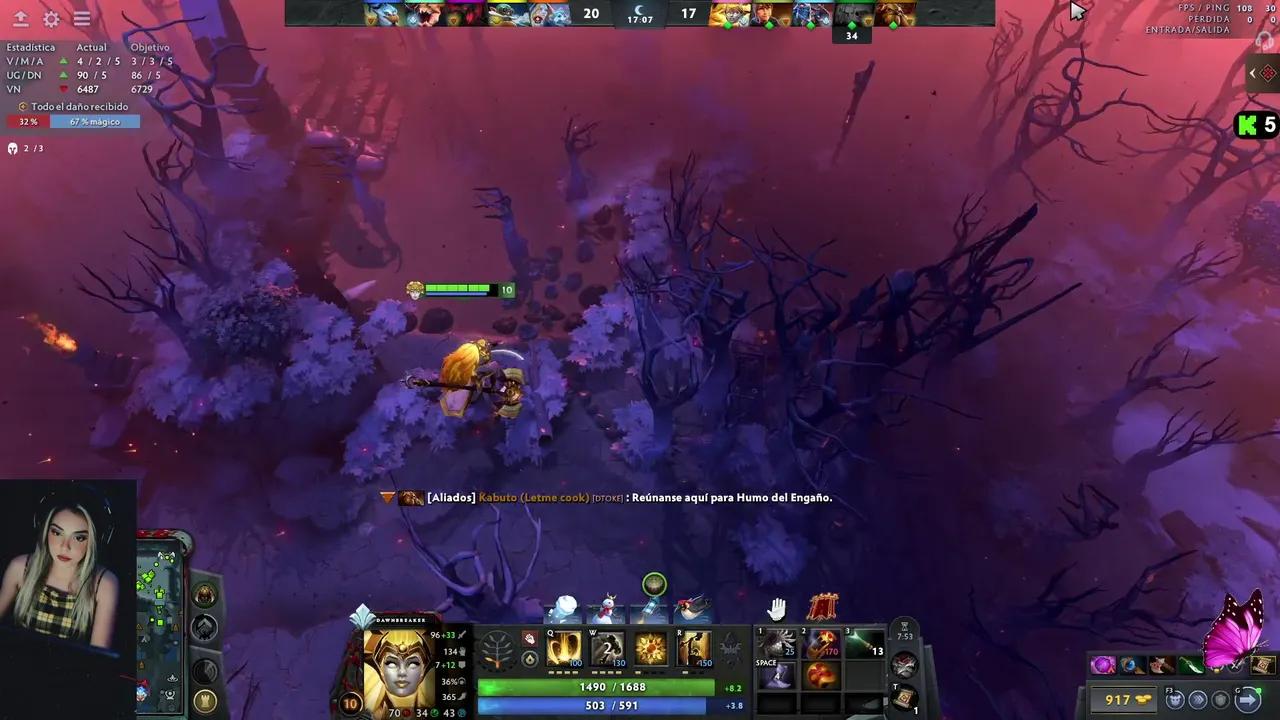1280x720 pixels.
Task: Open the main menu hamburger icon
Action: pos(81,18)
